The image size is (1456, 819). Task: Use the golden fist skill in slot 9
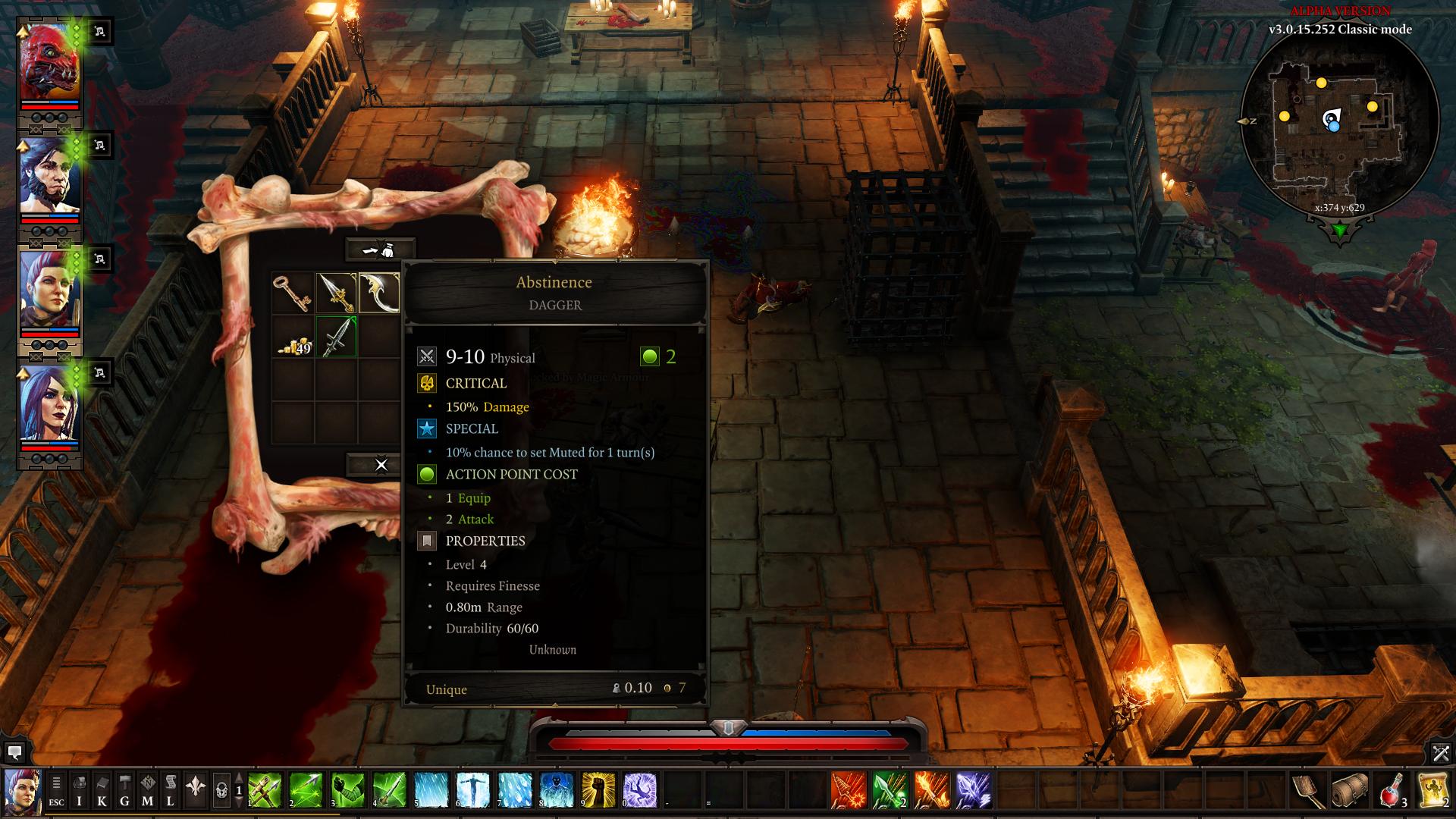coord(598,790)
